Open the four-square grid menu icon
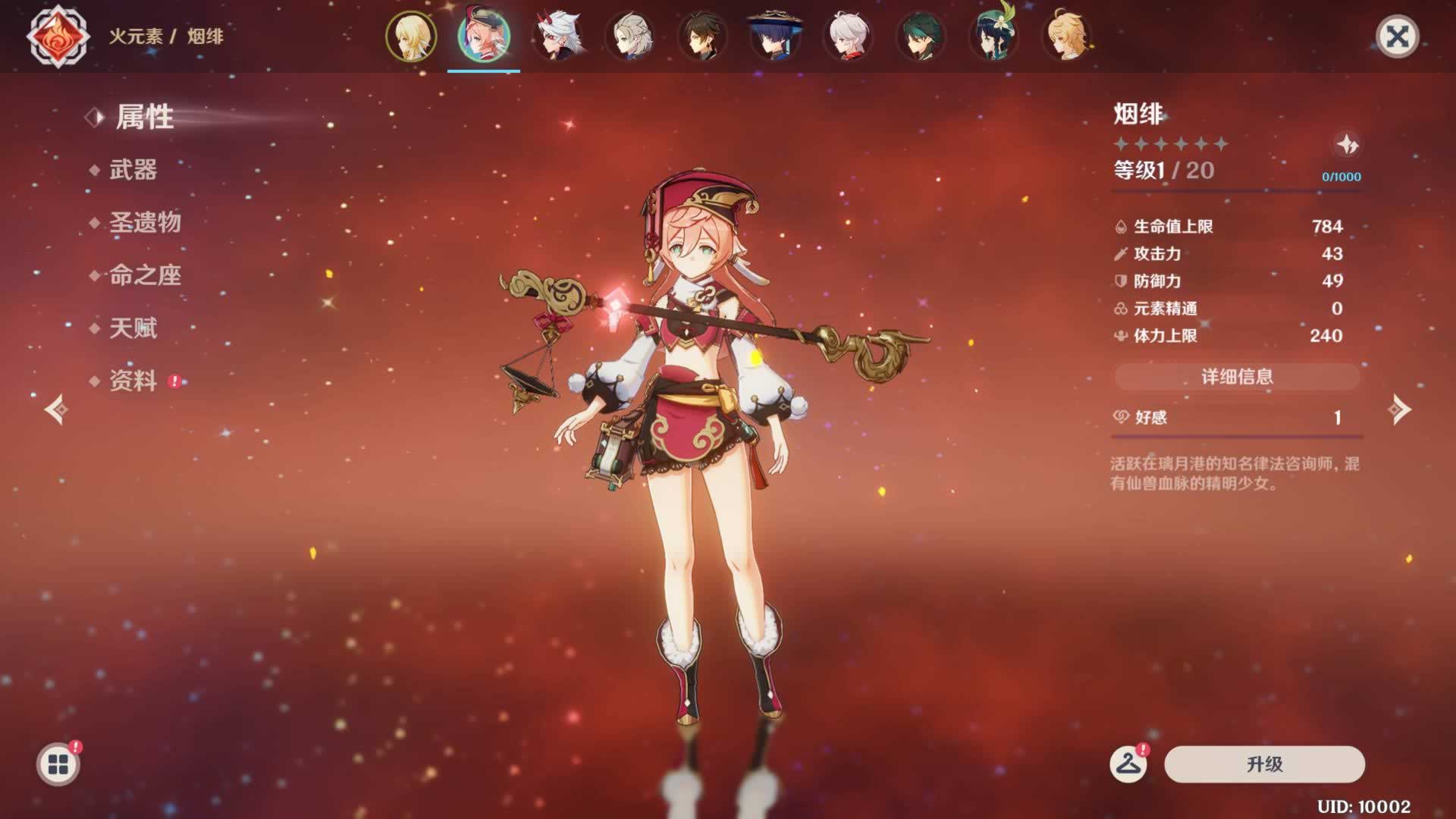1456x819 pixels. (58, 764)
